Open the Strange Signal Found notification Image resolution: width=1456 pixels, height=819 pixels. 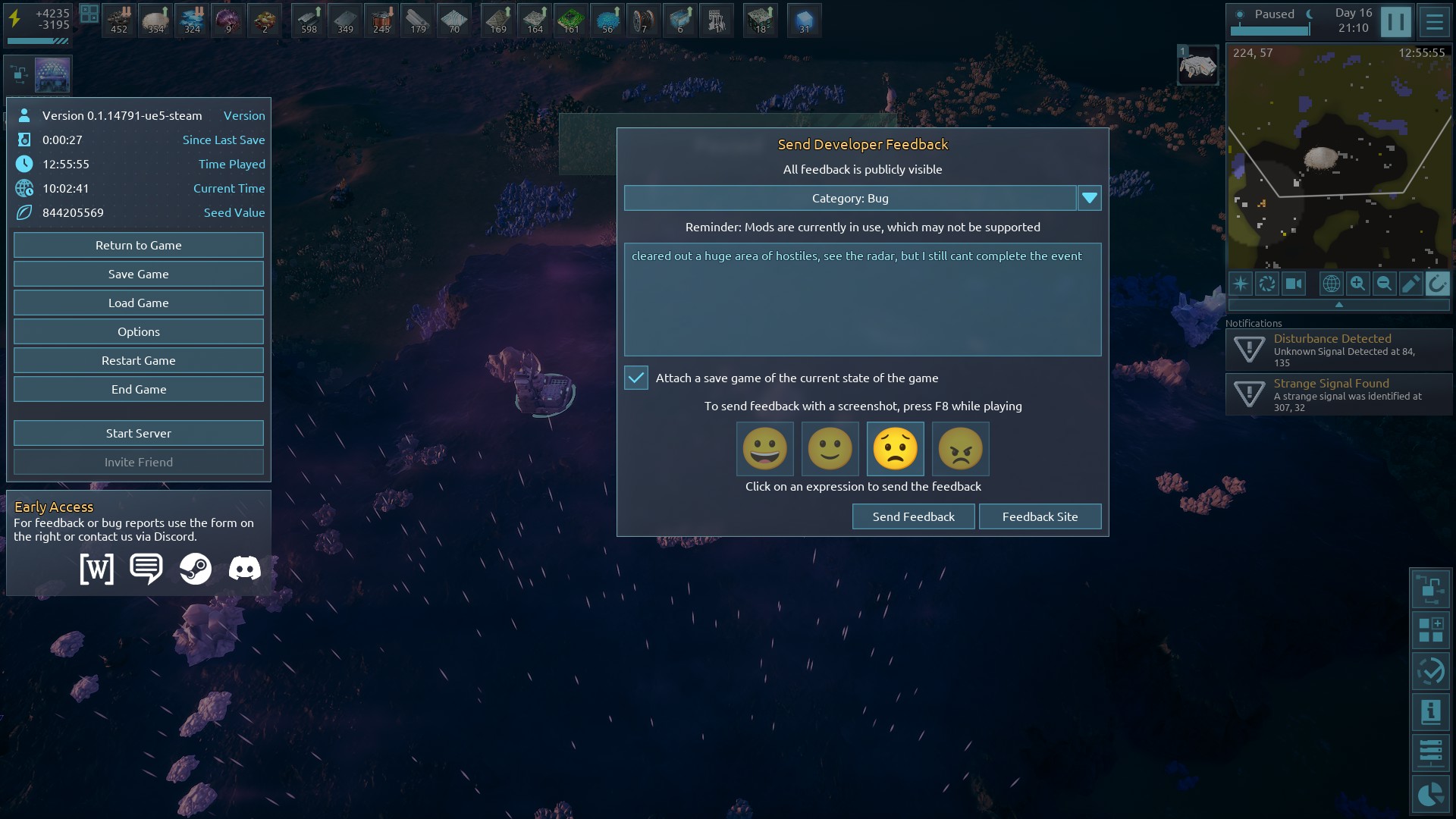(x=1338, y=394)
